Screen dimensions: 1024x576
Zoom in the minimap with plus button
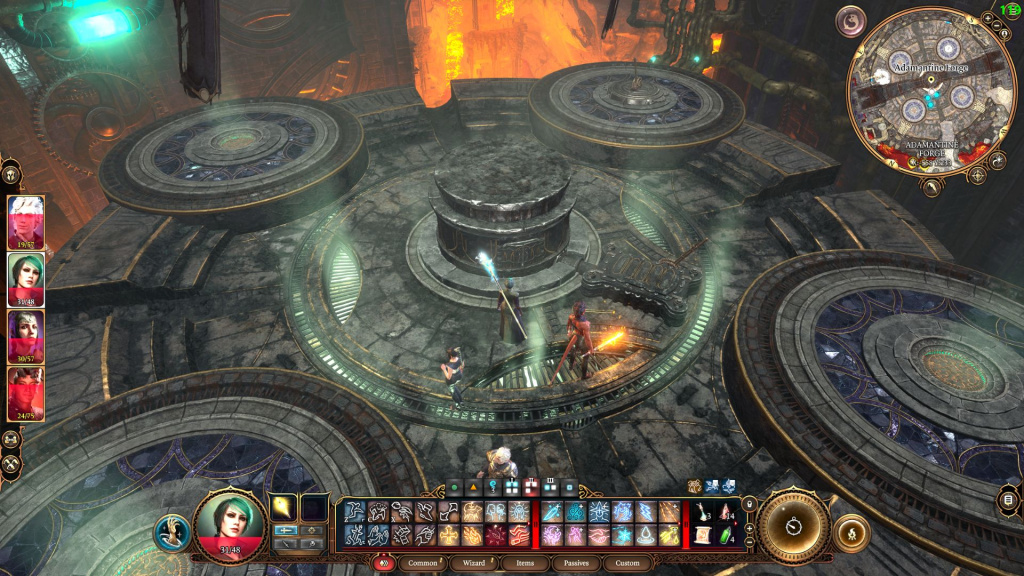pyautogui.click(x=987, y=18)
